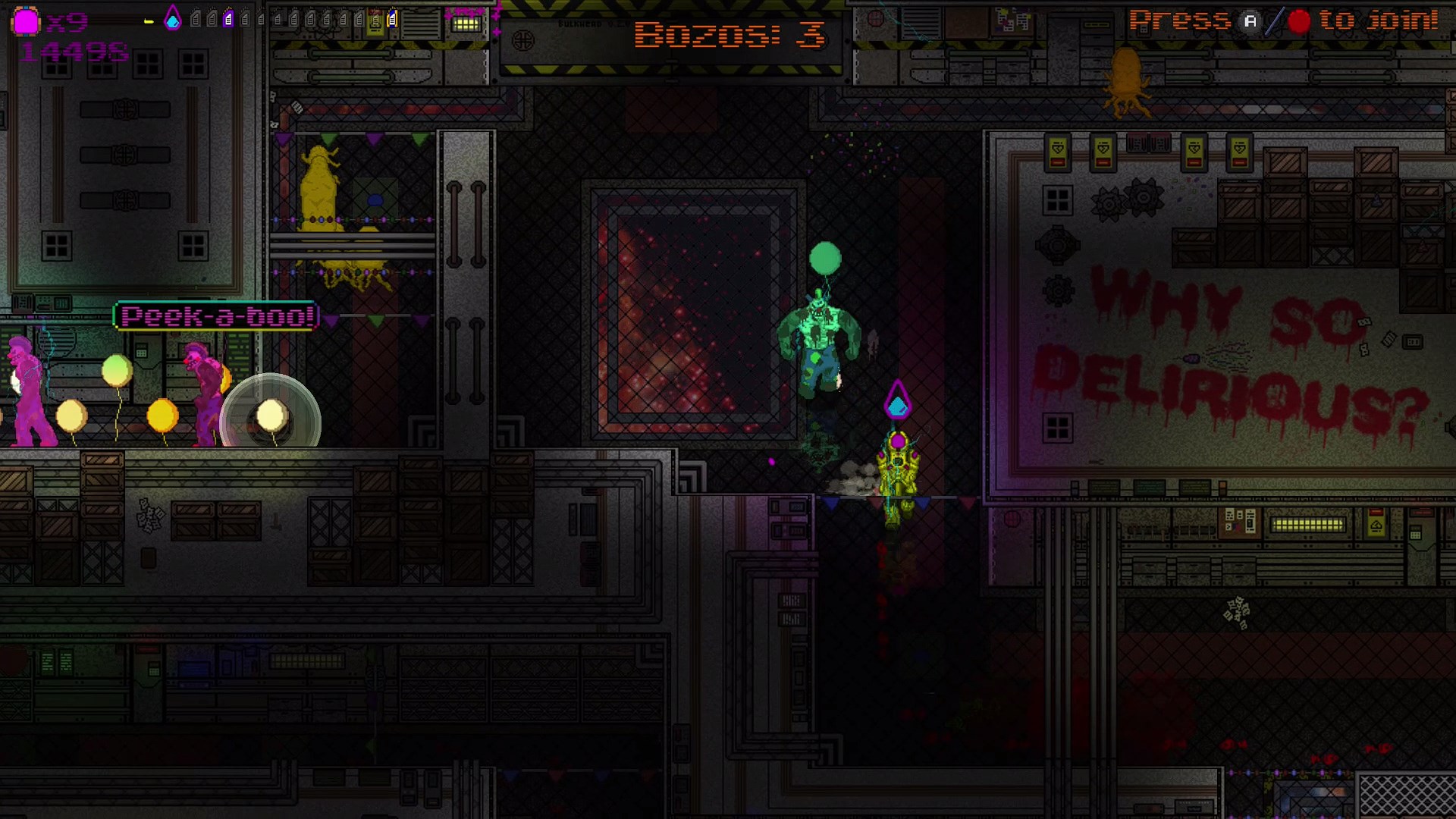The width and height of the screenshot is (1456, 819).
Task: Expand the Peek-a-boo speech bubble
Action: [215, 317]
